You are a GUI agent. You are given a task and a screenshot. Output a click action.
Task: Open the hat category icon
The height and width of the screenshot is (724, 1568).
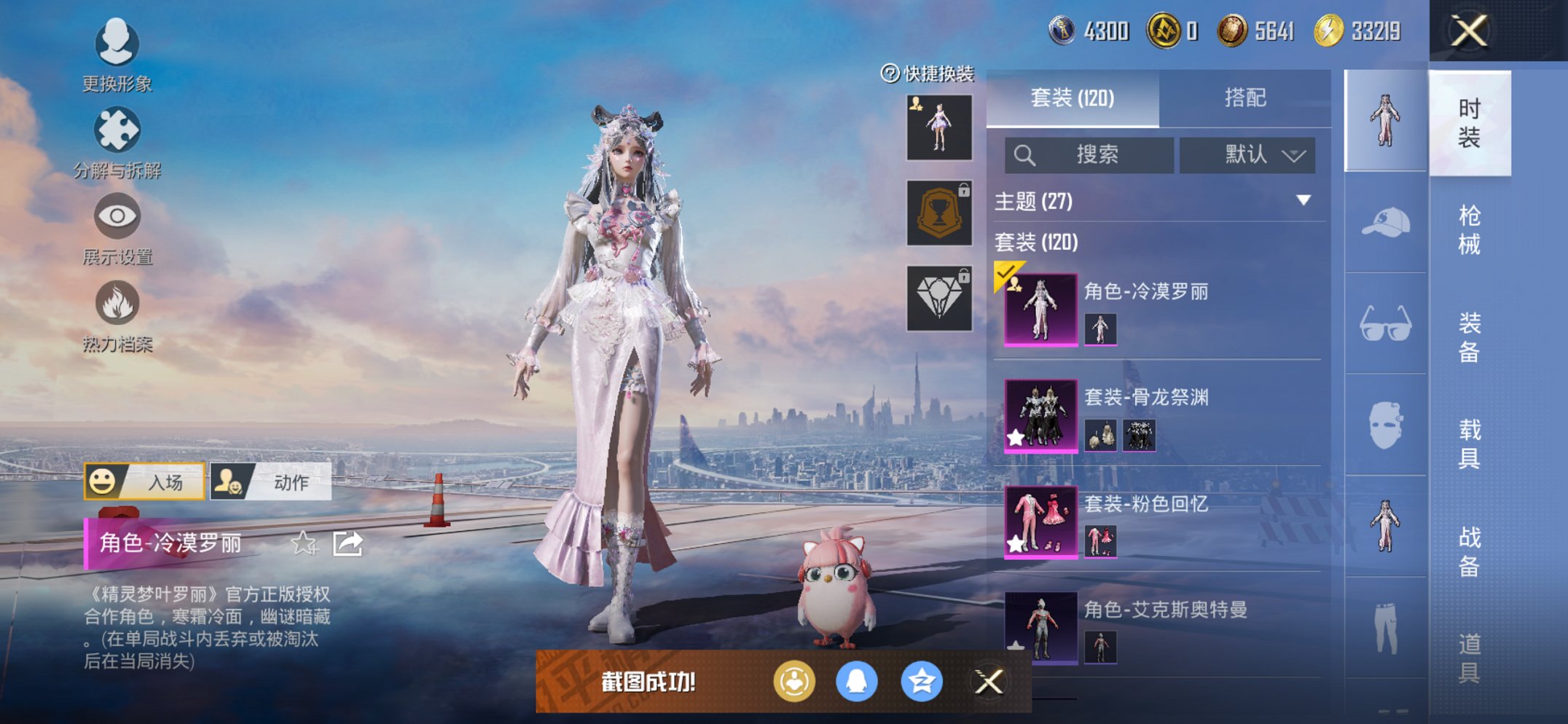click(1385, 222)
